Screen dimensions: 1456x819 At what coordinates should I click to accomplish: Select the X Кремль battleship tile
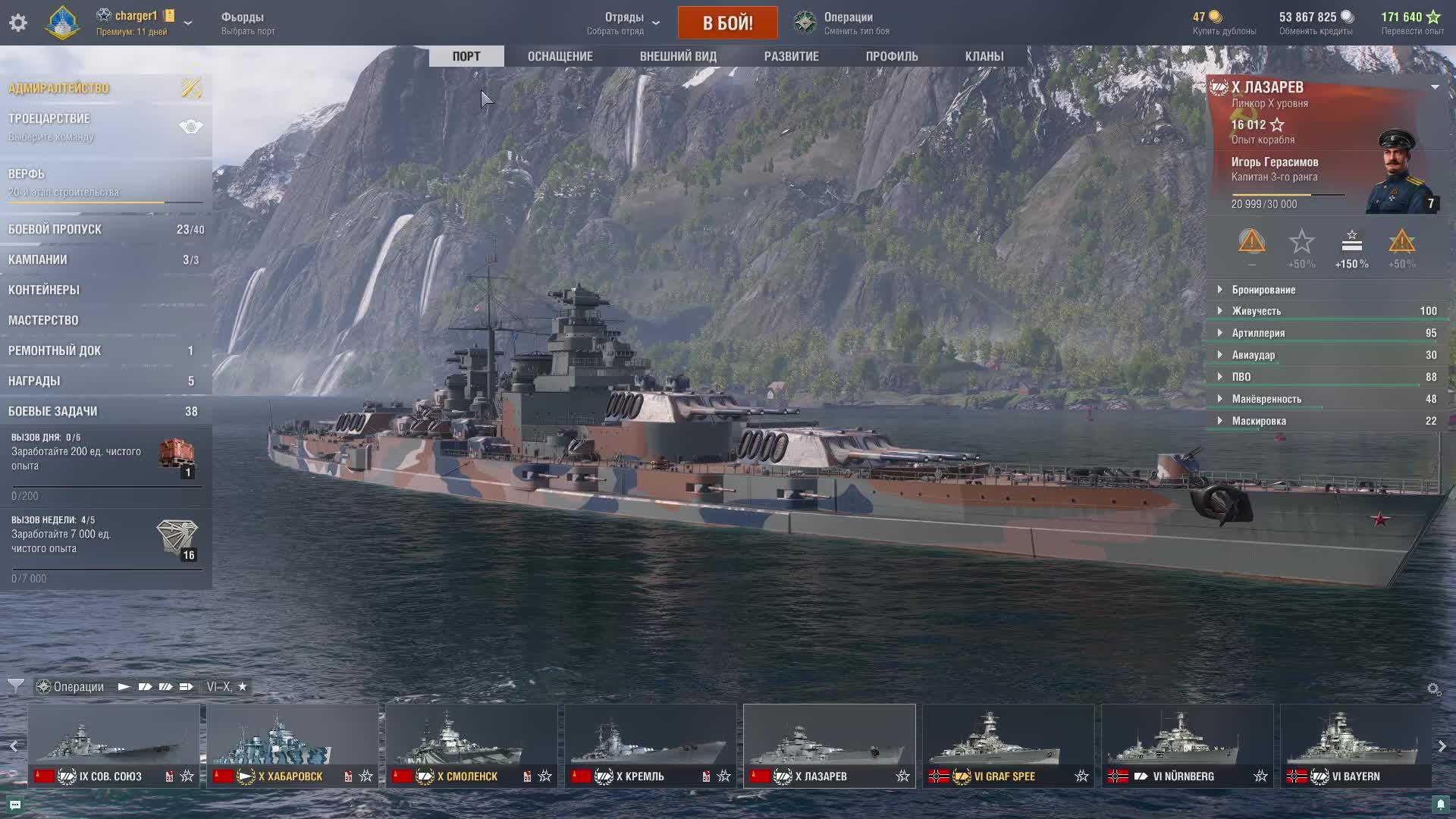coord(650,745)
